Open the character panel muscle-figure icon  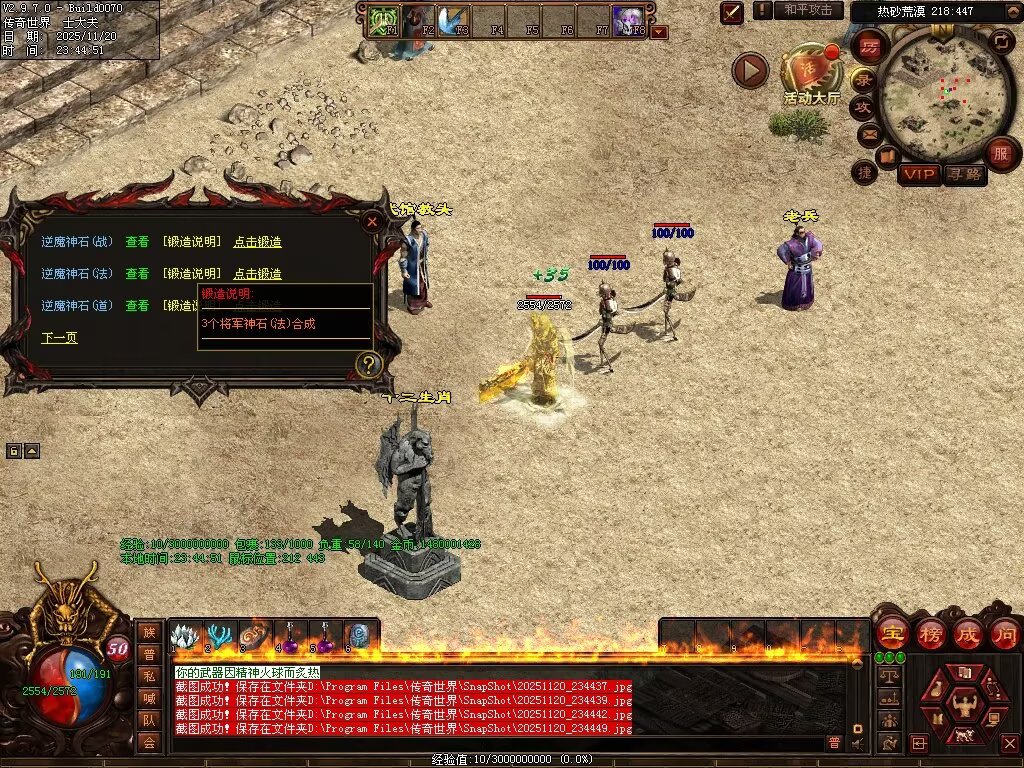(966, 709)
